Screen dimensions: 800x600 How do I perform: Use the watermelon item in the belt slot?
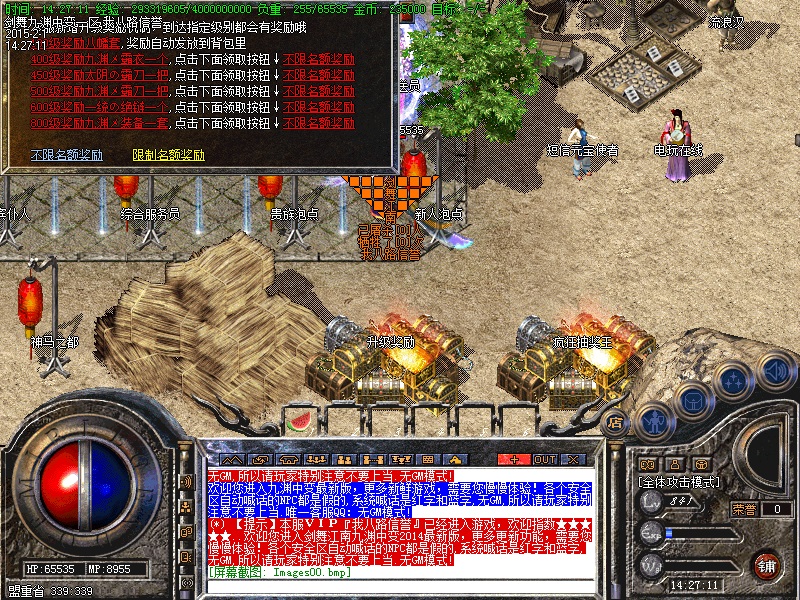pos(298,422)
